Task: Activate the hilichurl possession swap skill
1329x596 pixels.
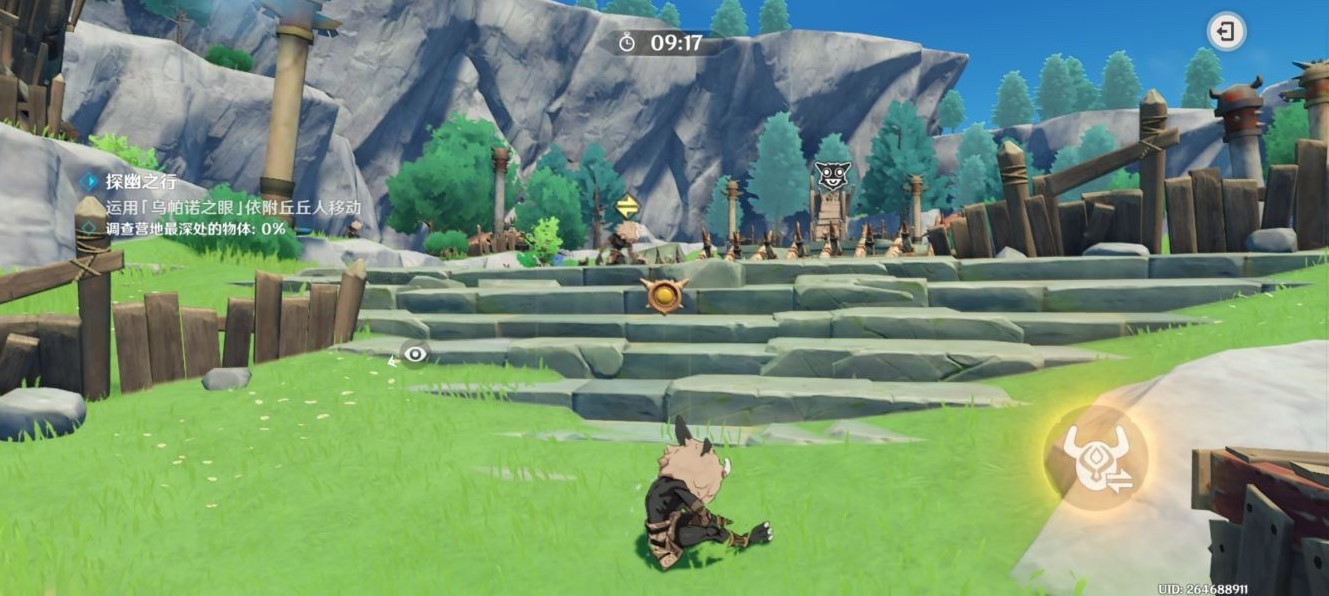Action: [1095, 458]
